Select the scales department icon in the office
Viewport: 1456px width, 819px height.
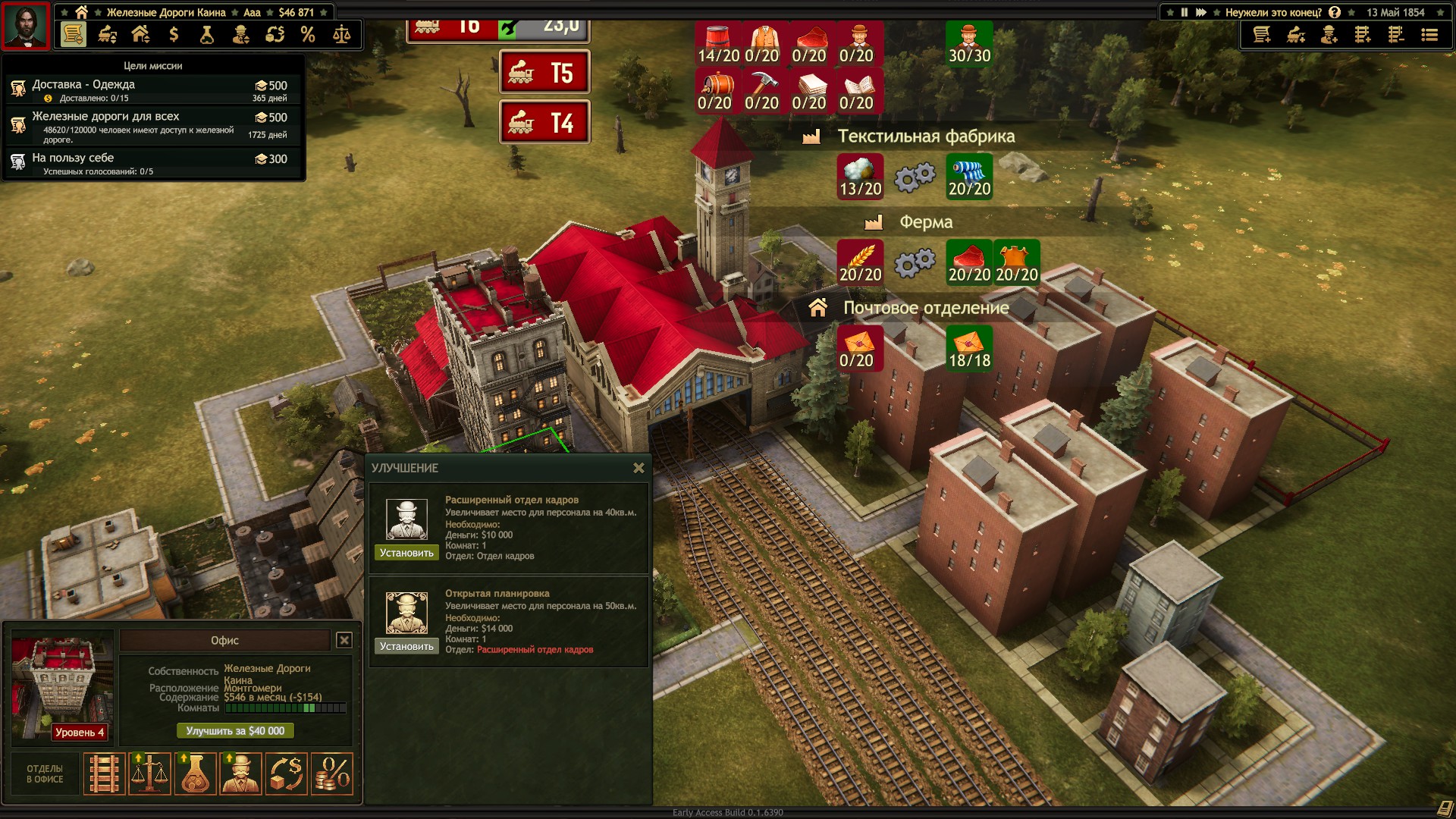pyautogui.click(x=149, y=774)
